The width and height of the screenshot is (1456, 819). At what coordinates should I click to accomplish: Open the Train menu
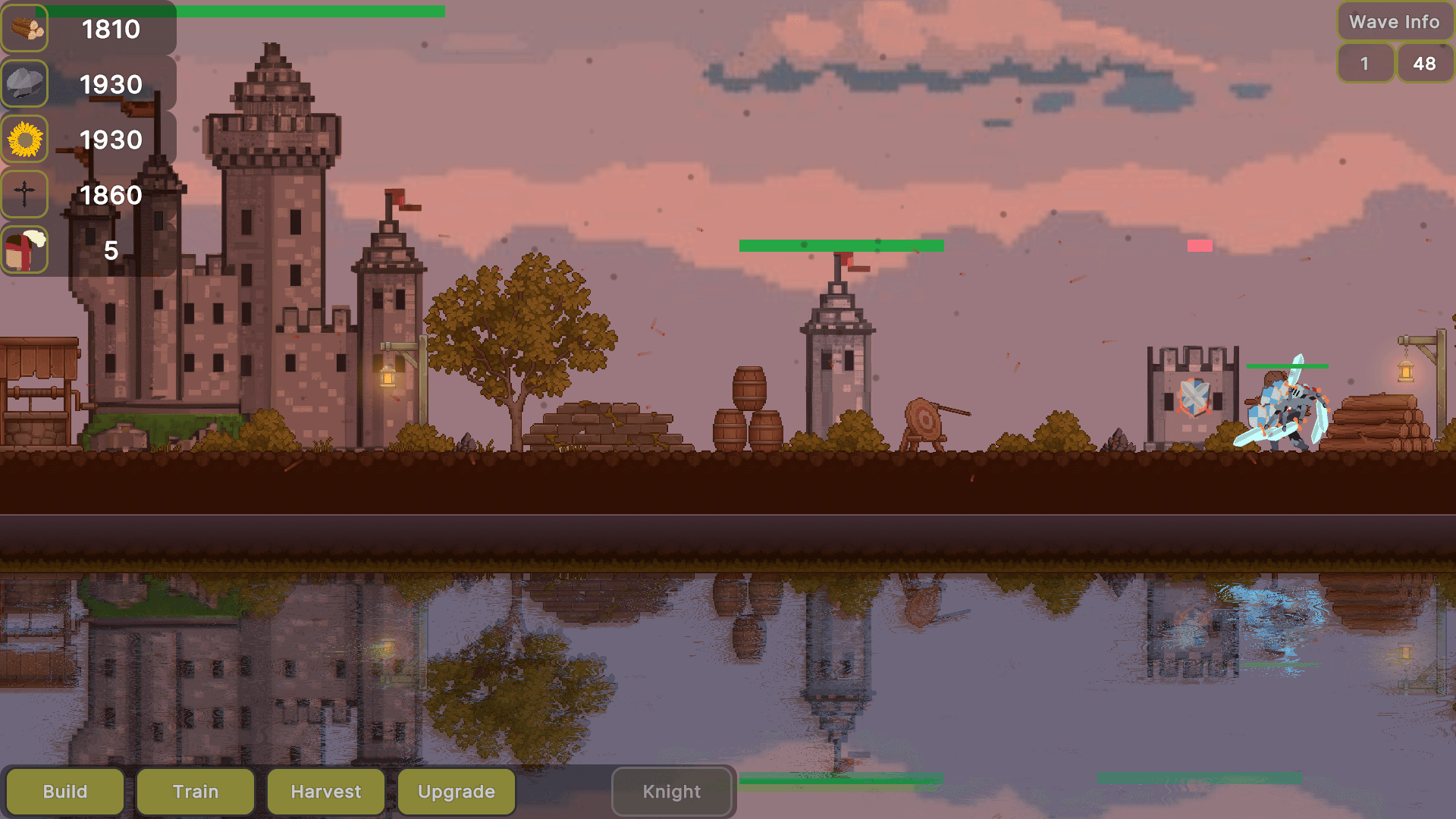(195, 791)
